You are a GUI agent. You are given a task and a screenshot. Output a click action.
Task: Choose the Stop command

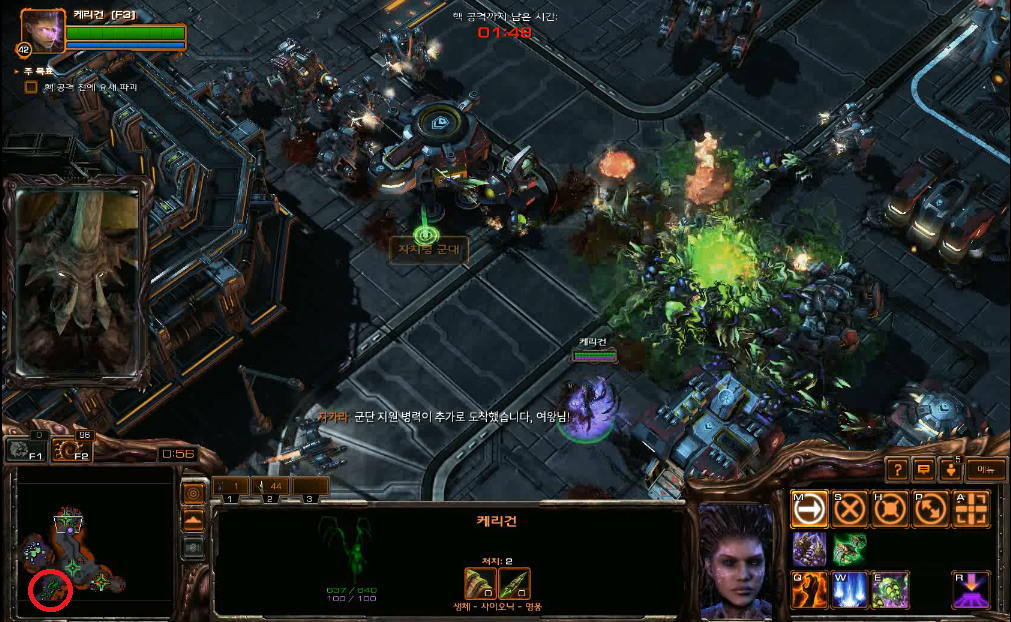point(850,509)
